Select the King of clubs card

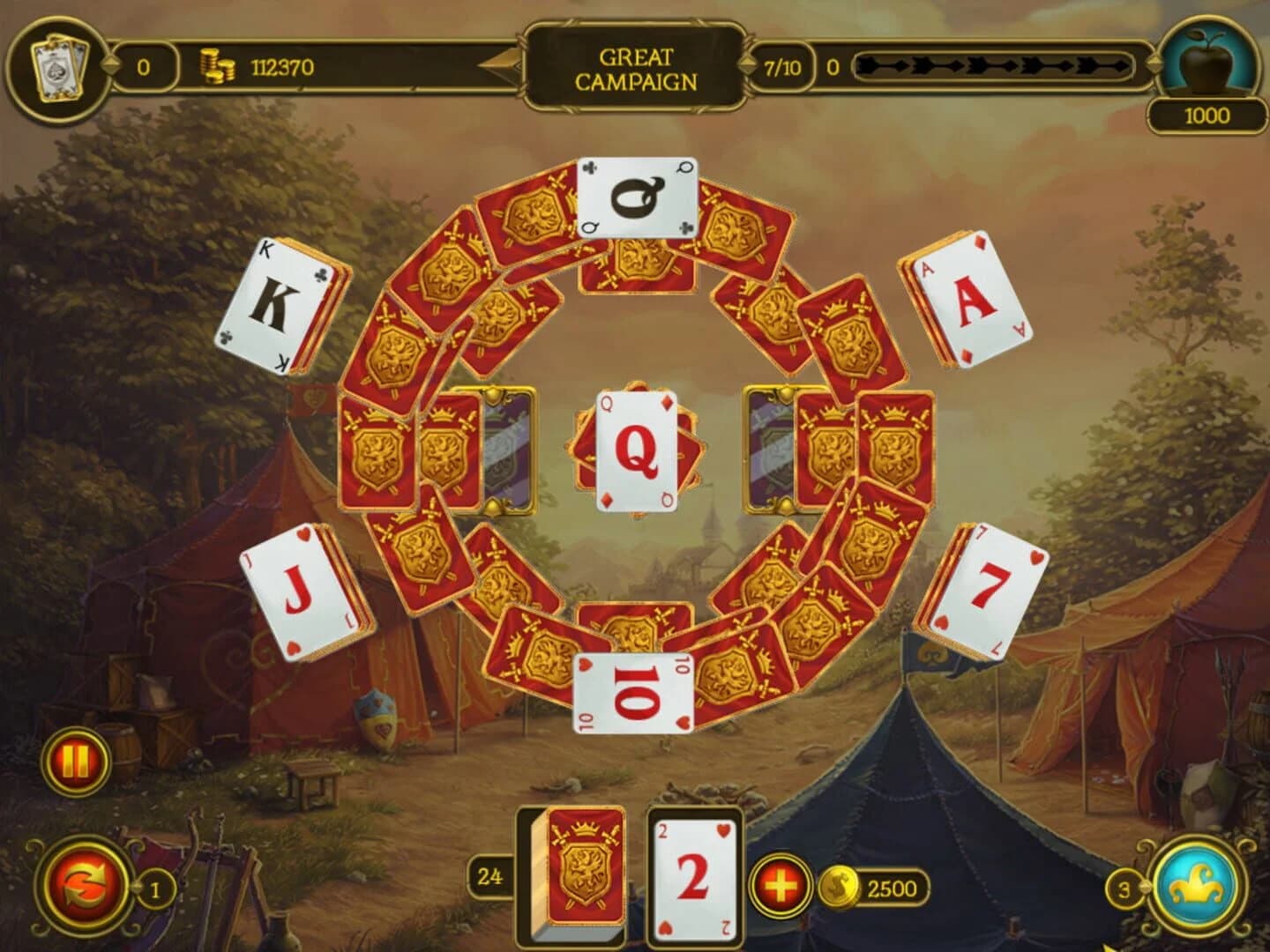[x=273, y=304]
